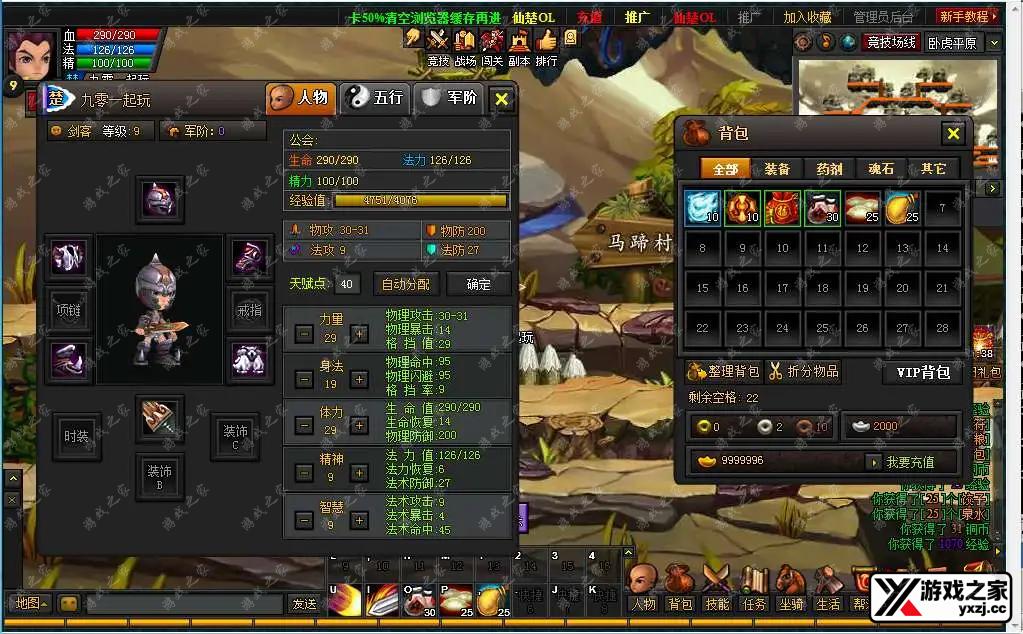This screenshot has height=634, width=1023.
Task: Open the 时装 costume slot
Action: coord(76,436)
